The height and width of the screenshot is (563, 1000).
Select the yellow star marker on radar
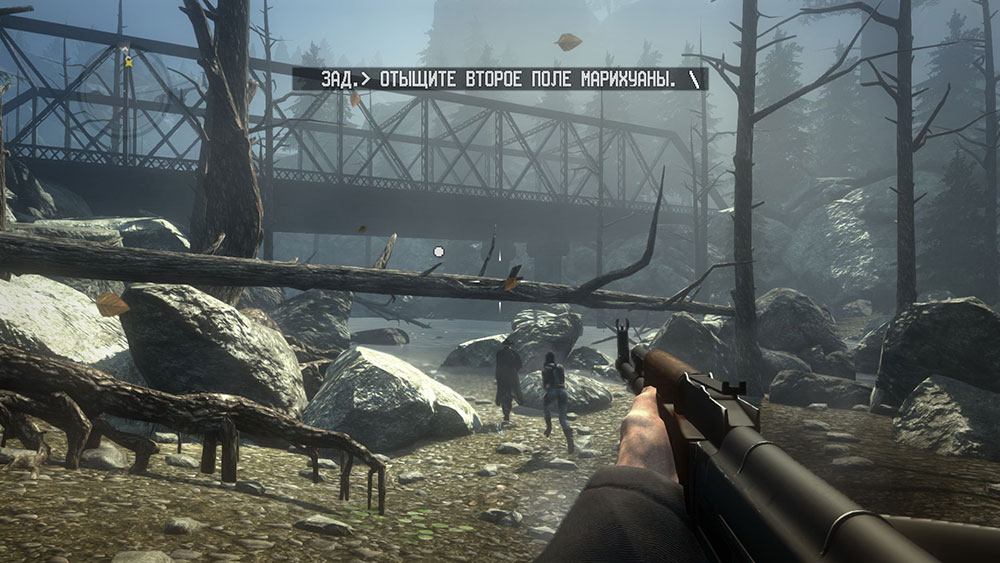pos(128,61)
